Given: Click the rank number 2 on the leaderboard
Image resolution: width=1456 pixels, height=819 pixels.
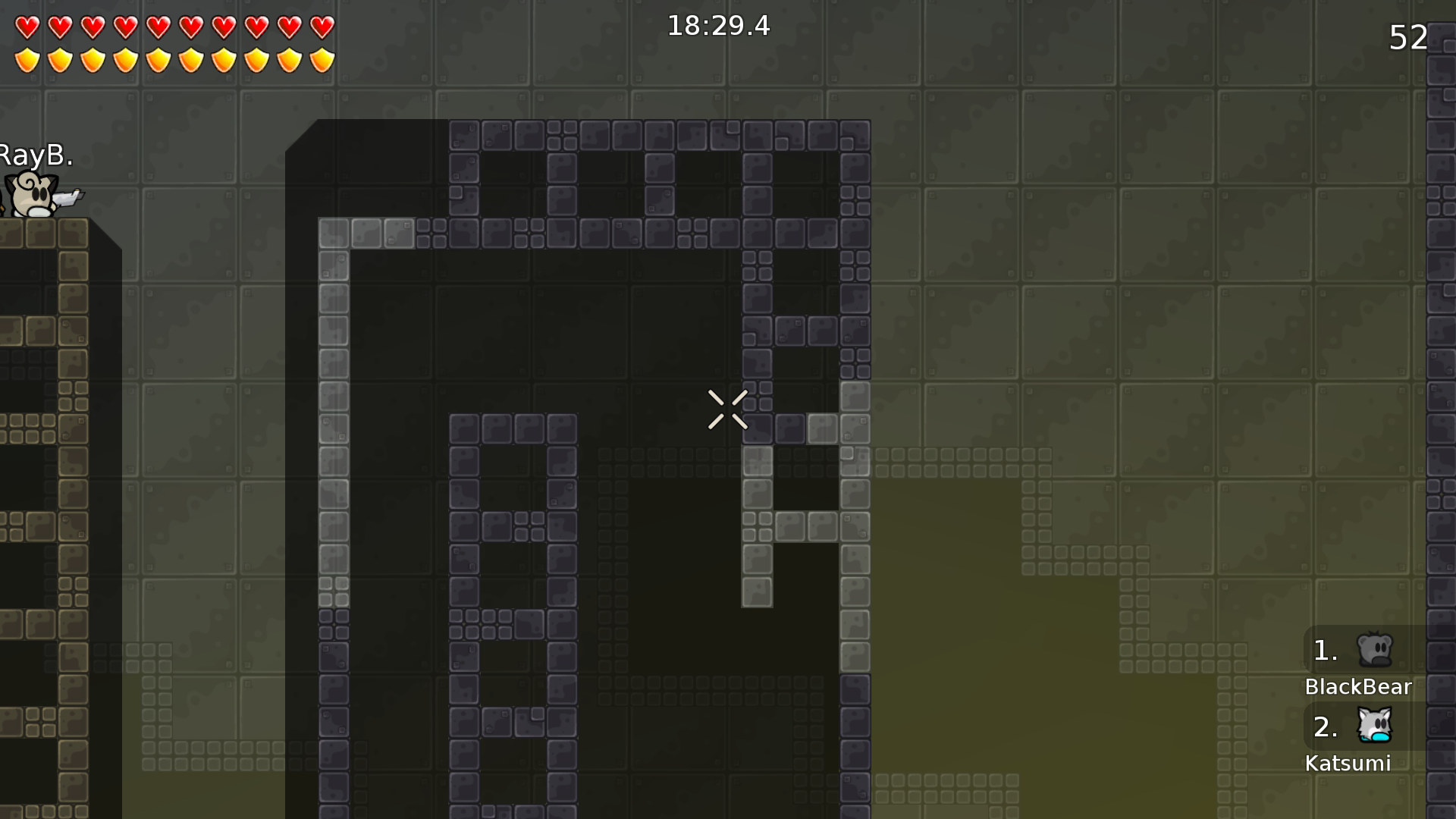Looking at the screenshot, I should (1326, 726).
